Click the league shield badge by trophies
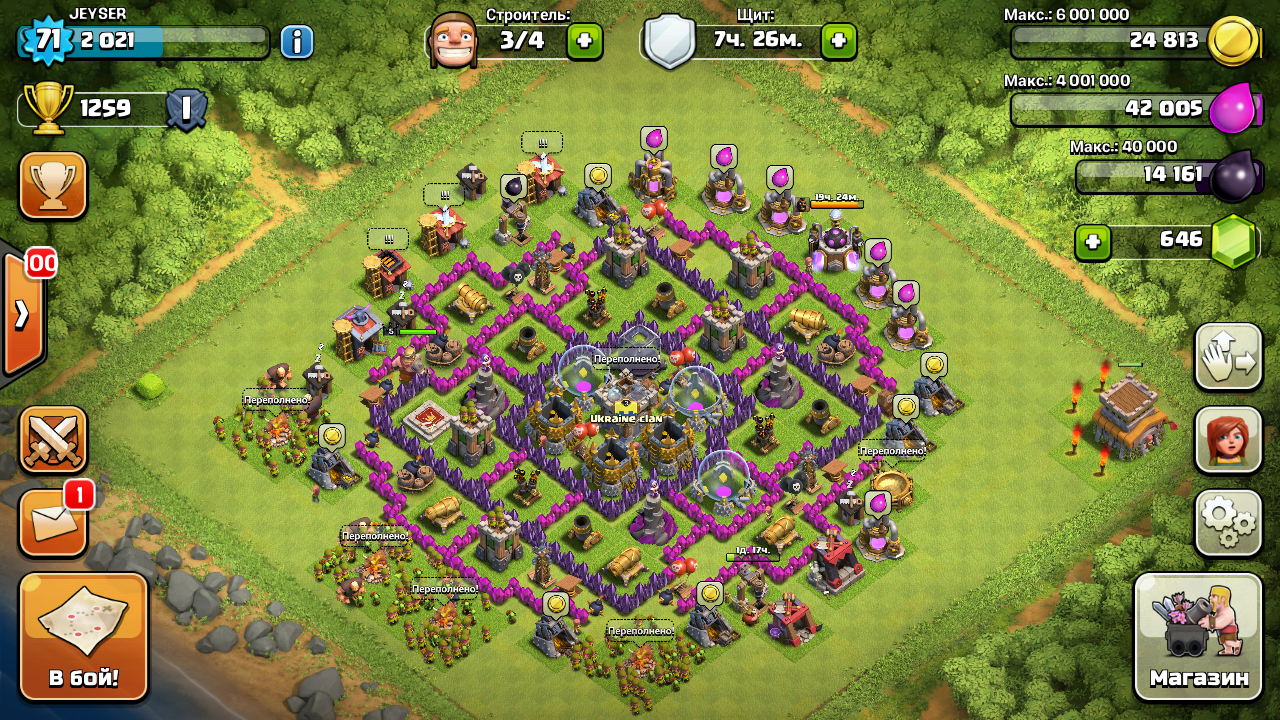The image size is (1280, 720). [x=185, y=108]
